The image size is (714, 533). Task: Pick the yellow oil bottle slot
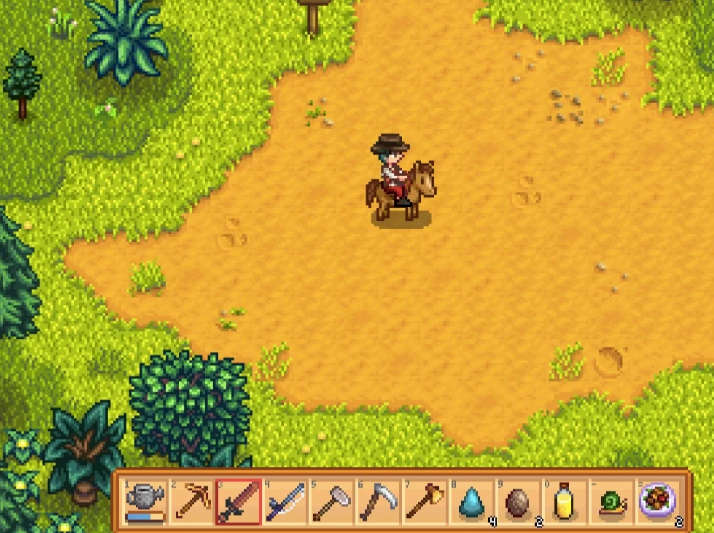click(x=566, y=500)
